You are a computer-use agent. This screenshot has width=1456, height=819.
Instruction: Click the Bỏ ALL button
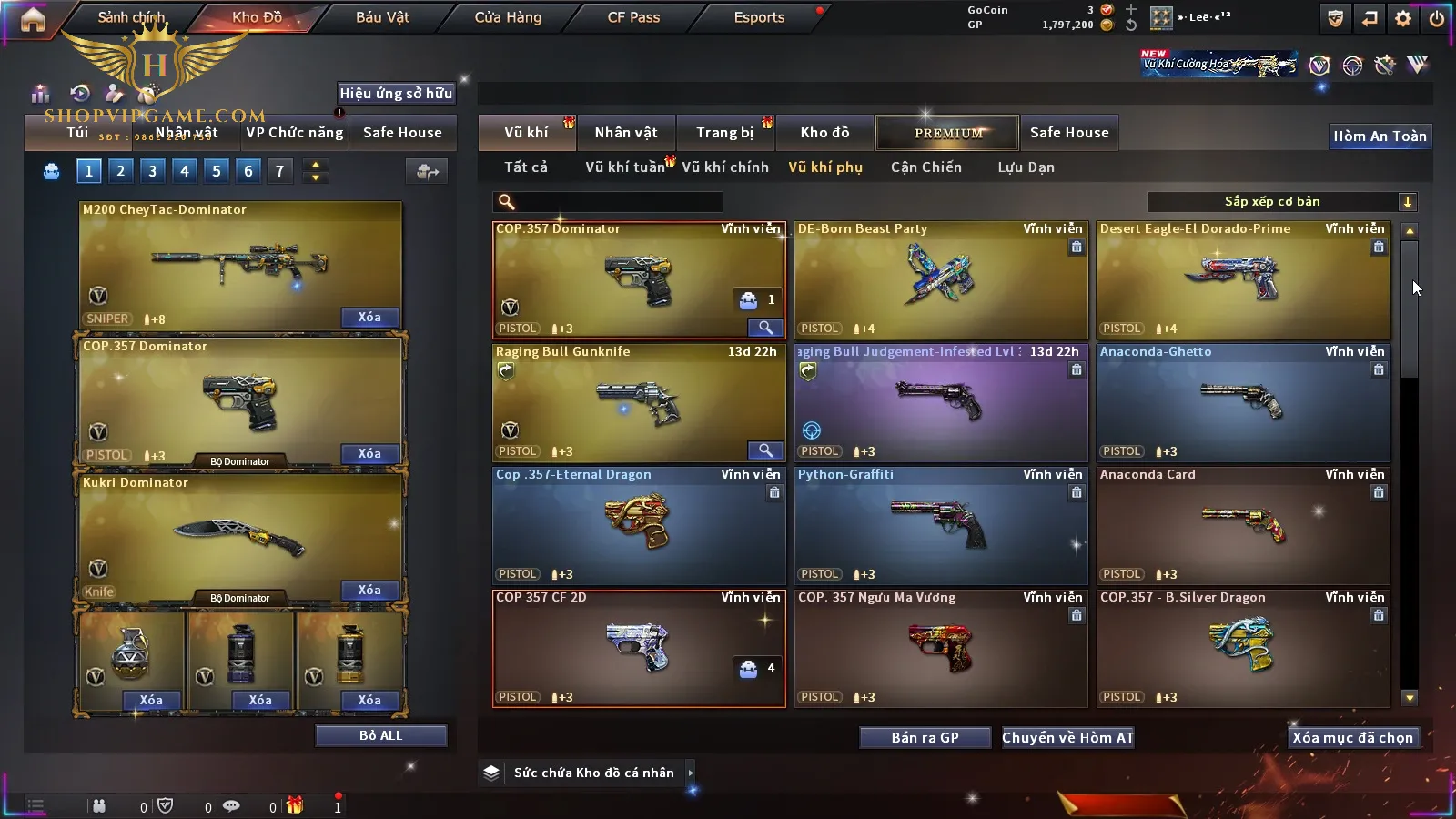(x=380, y=735)
